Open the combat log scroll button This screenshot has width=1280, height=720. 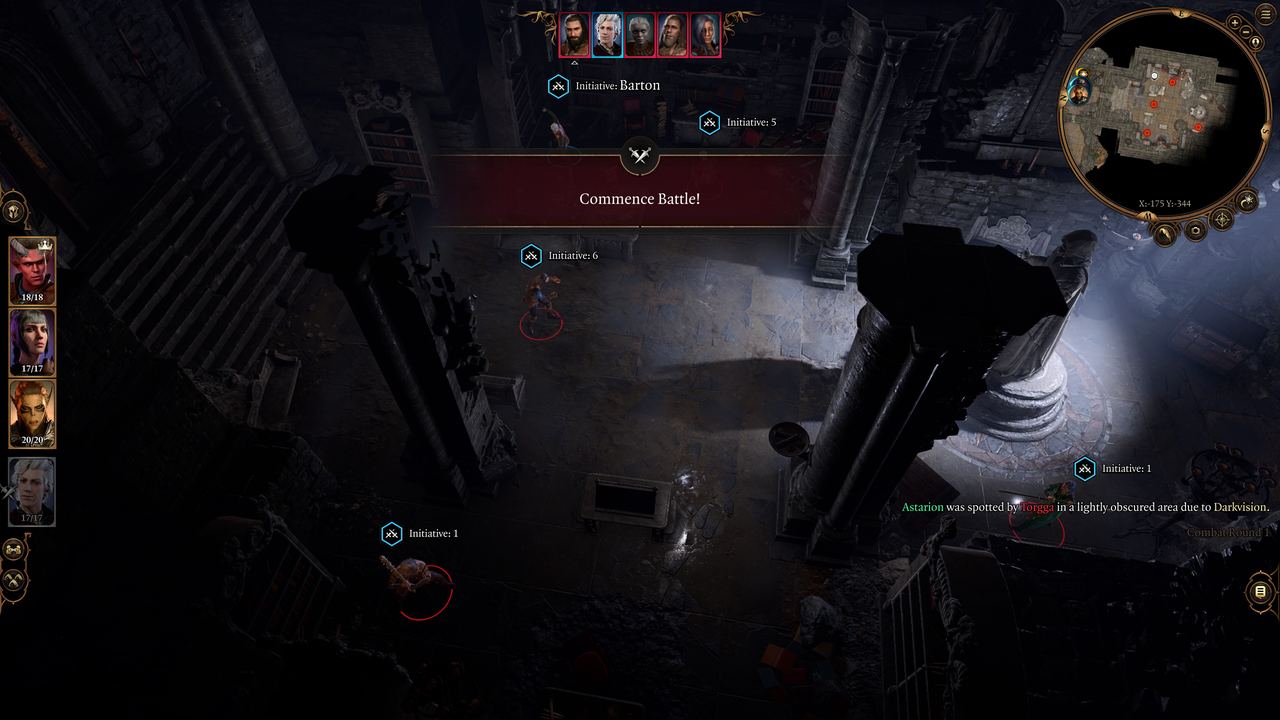tap(1260, 592)
